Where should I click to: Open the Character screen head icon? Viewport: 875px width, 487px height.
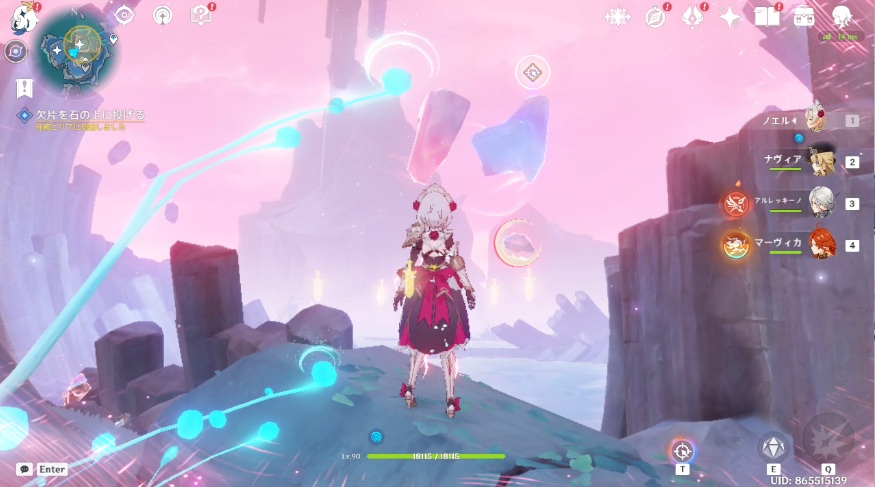pyautogui.click(x=842, y=15)
